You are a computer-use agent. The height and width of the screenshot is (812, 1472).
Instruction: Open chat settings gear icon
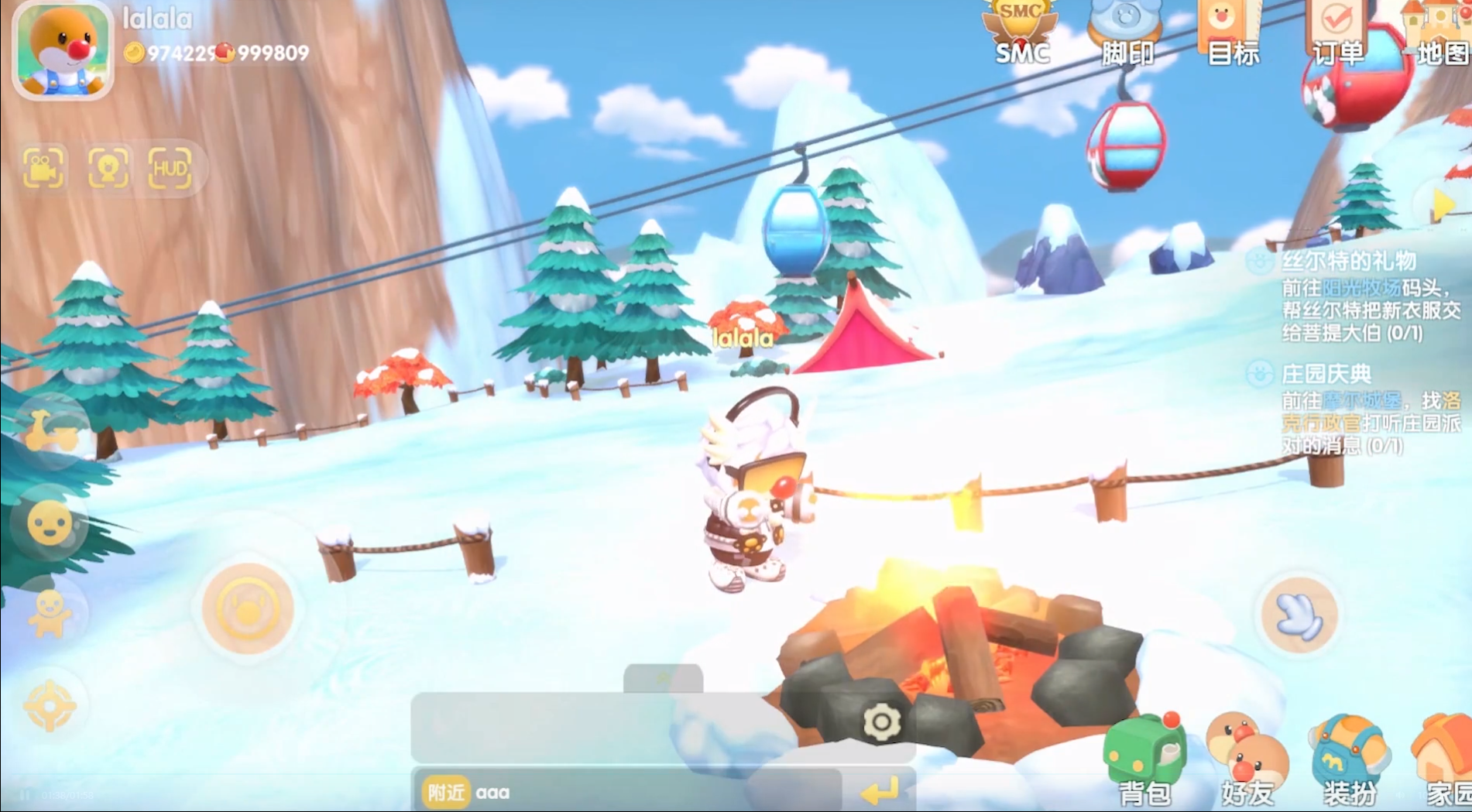881,722
